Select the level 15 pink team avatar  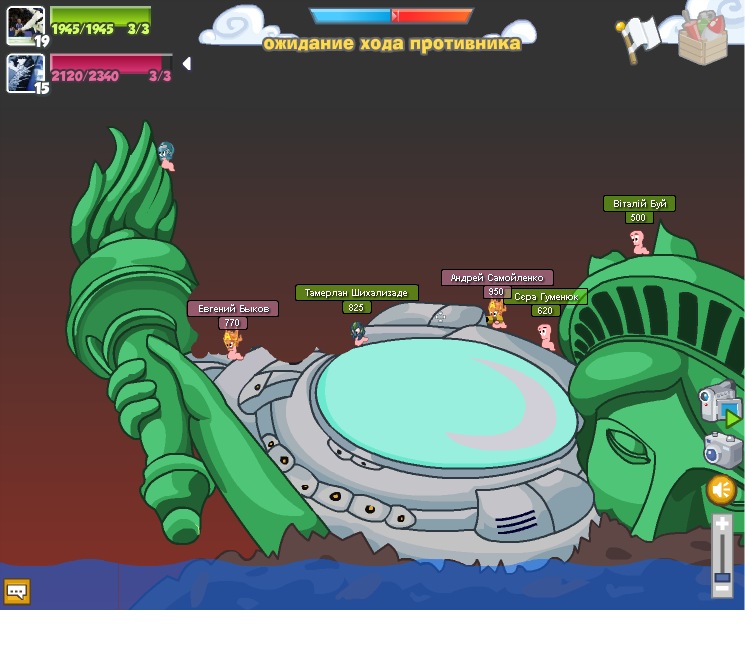pyautogui.click(x=24, y=72)
